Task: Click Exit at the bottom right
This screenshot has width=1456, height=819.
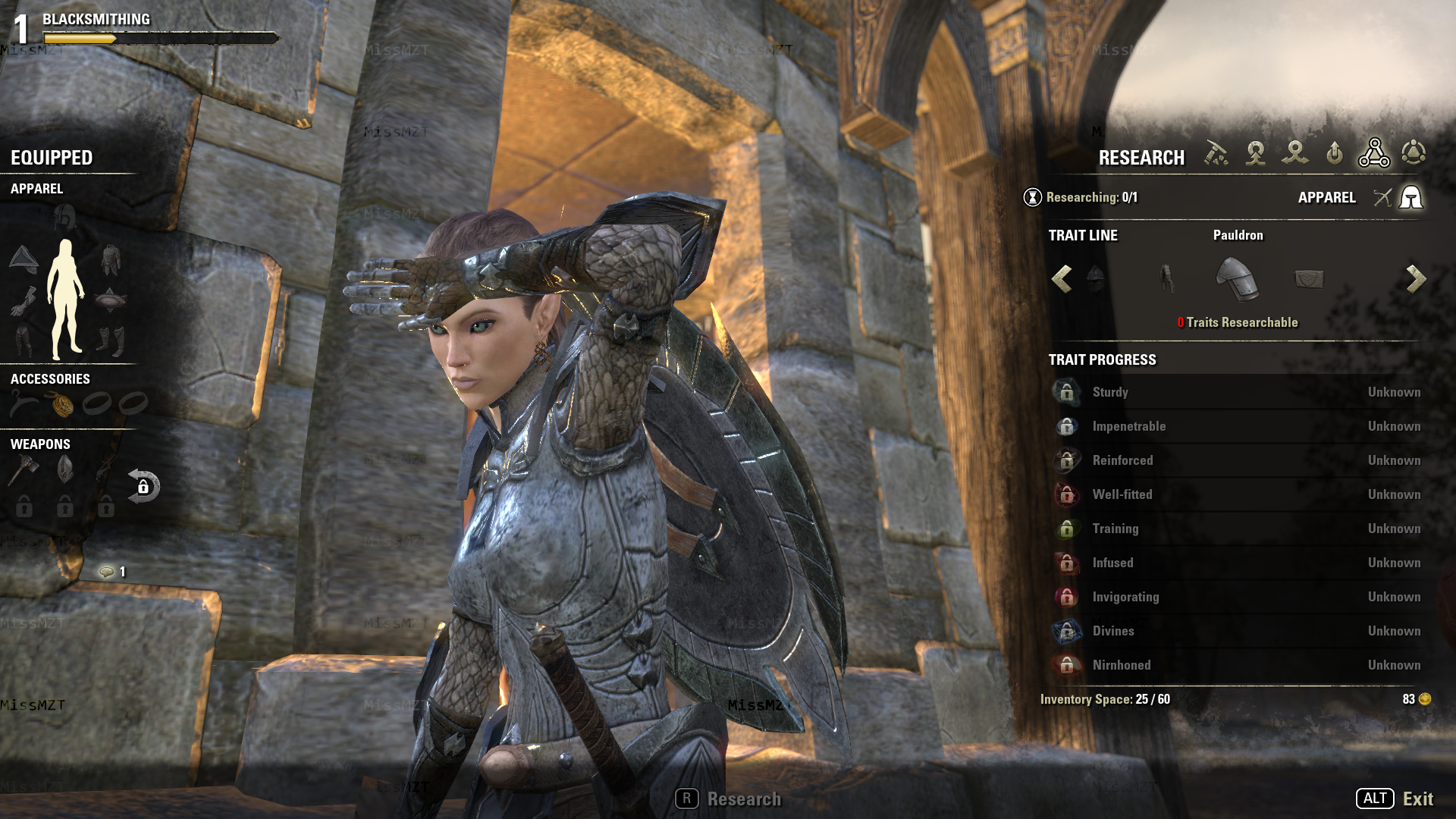Action: click(1419, 799)
